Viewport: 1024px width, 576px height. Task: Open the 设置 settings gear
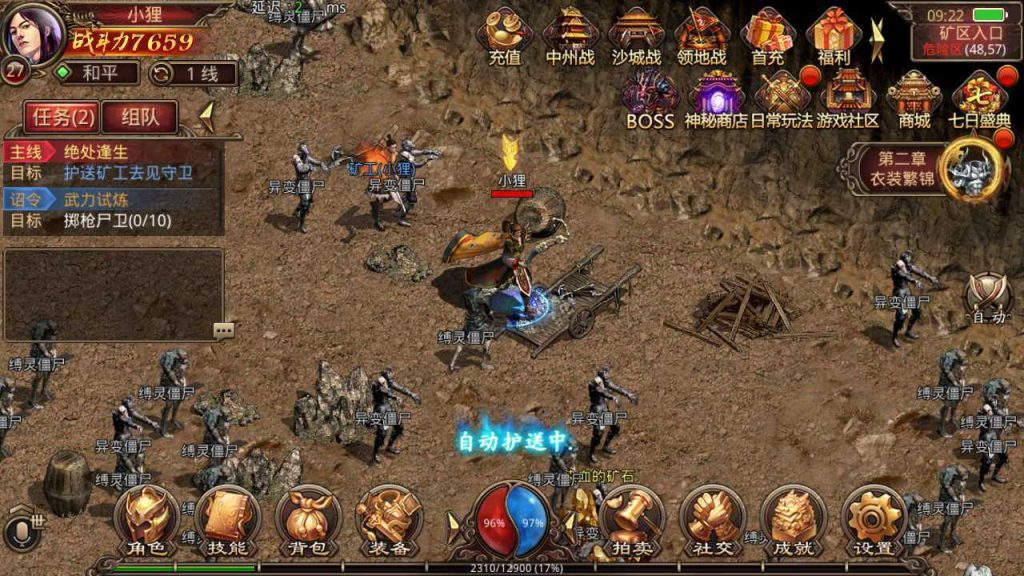[x=874, y=518]
